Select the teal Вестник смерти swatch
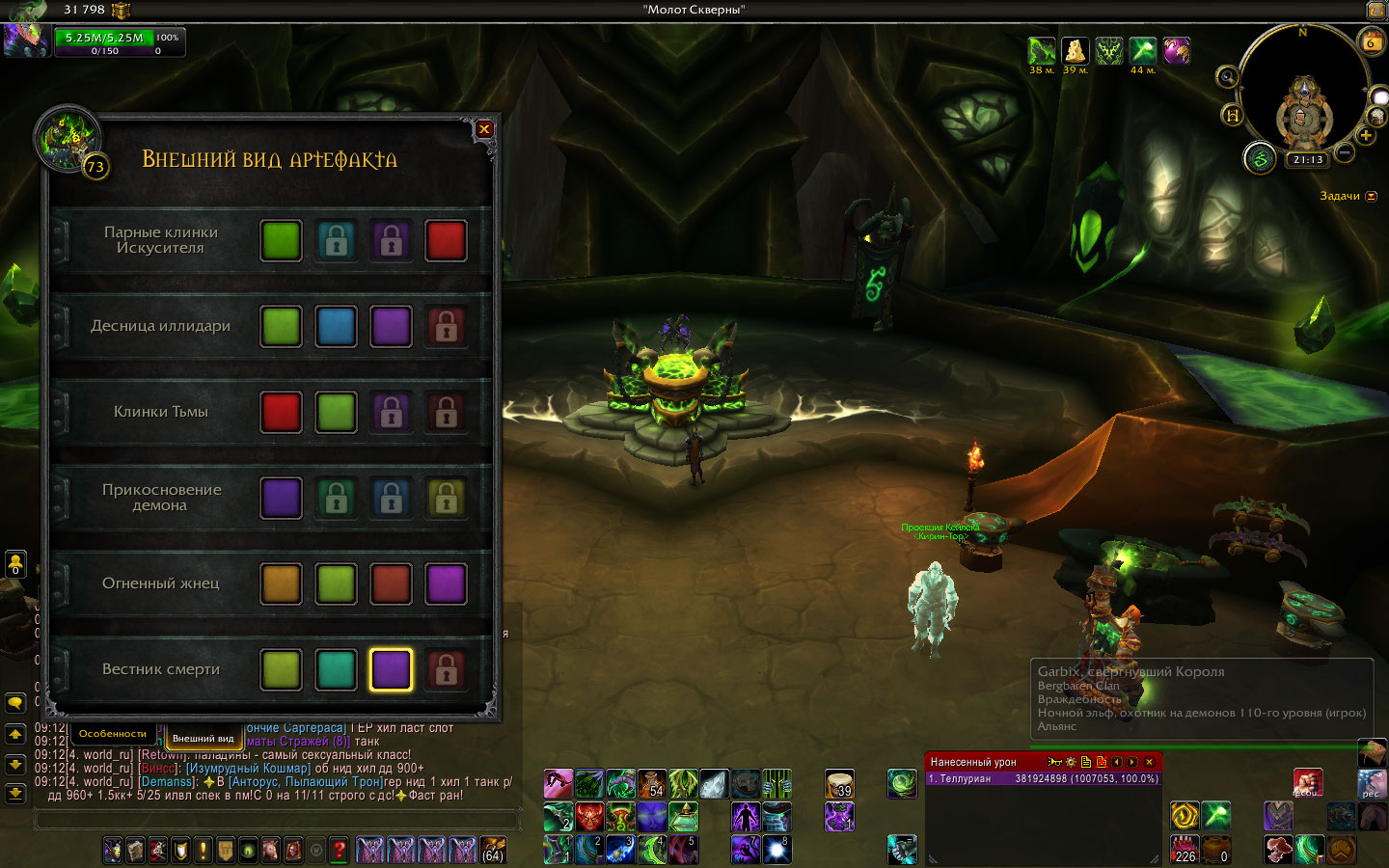Image resolution: width=1389 pixels, height=868 pixels. click(x=336, y=670)
